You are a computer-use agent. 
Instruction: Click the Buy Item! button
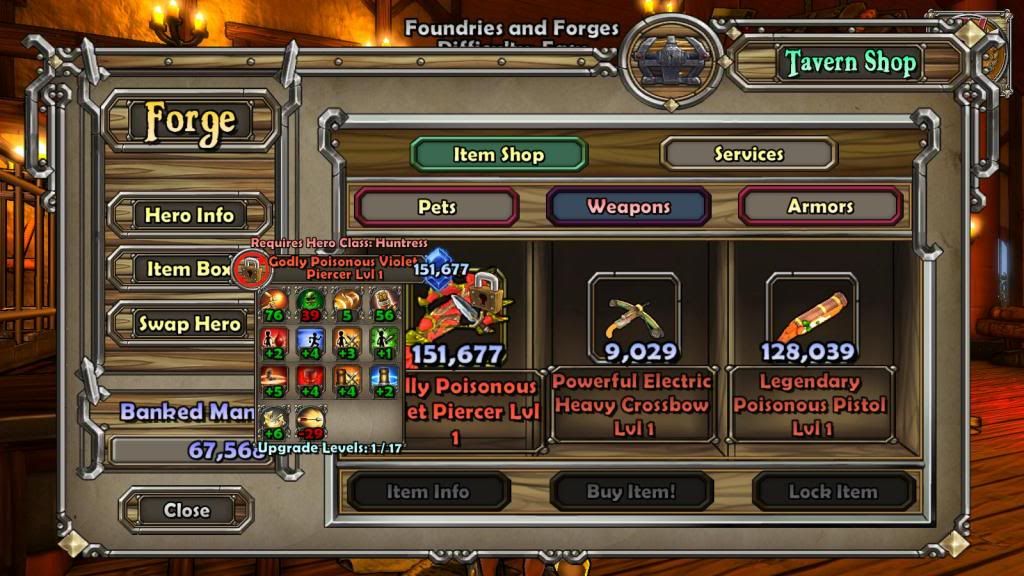631,491
